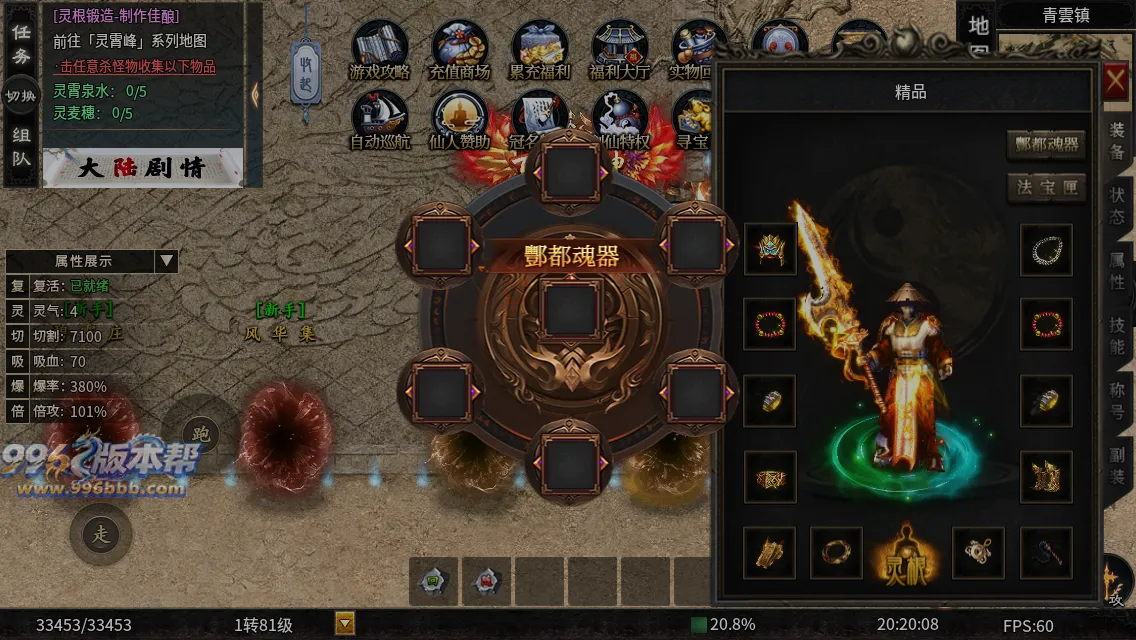Open the 仙人赞助 sponsorship icon
This screenshot has height=640, width=1136.
click(x=459, y=121)
